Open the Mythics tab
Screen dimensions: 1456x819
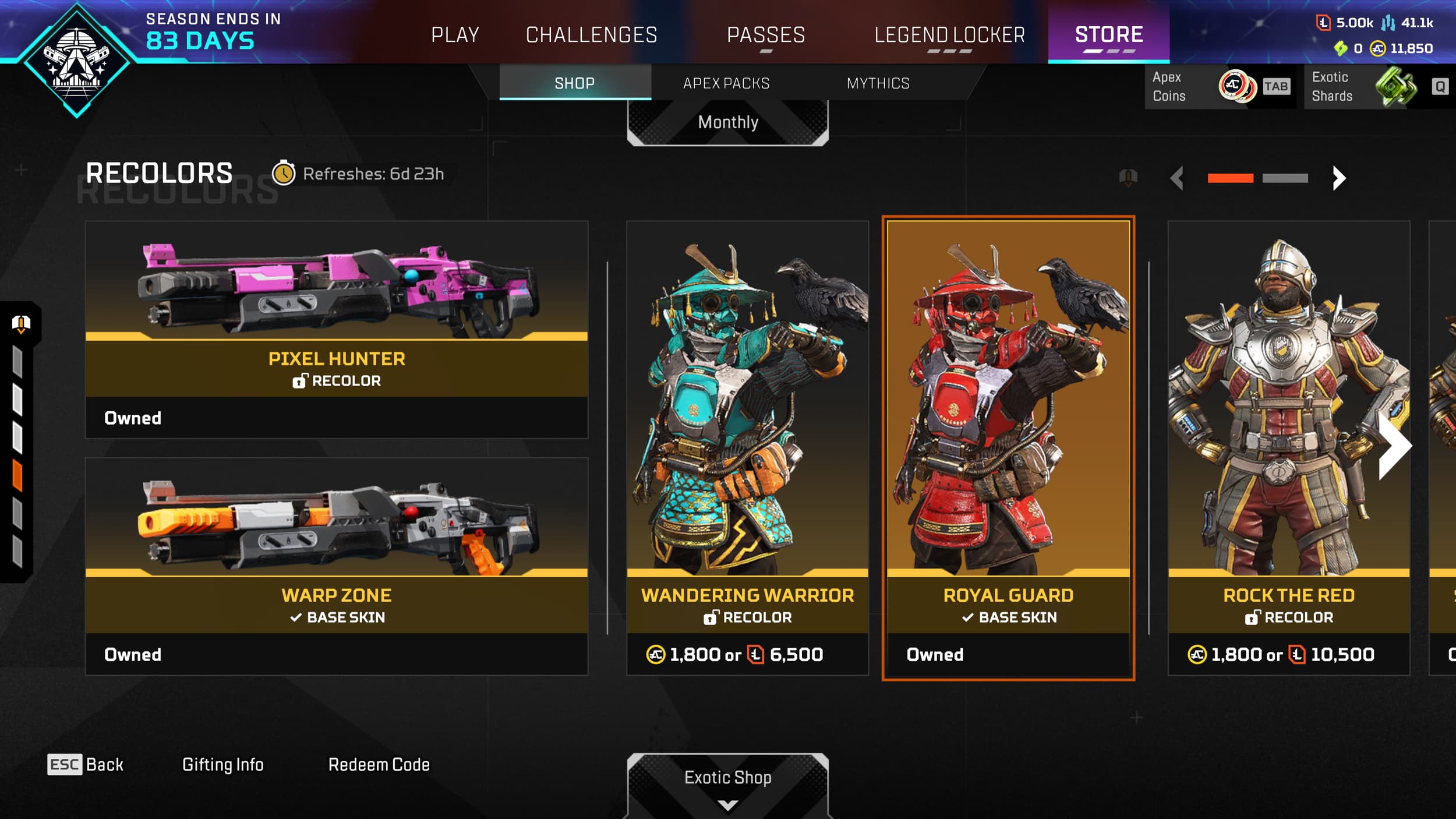tap(878, 83)
